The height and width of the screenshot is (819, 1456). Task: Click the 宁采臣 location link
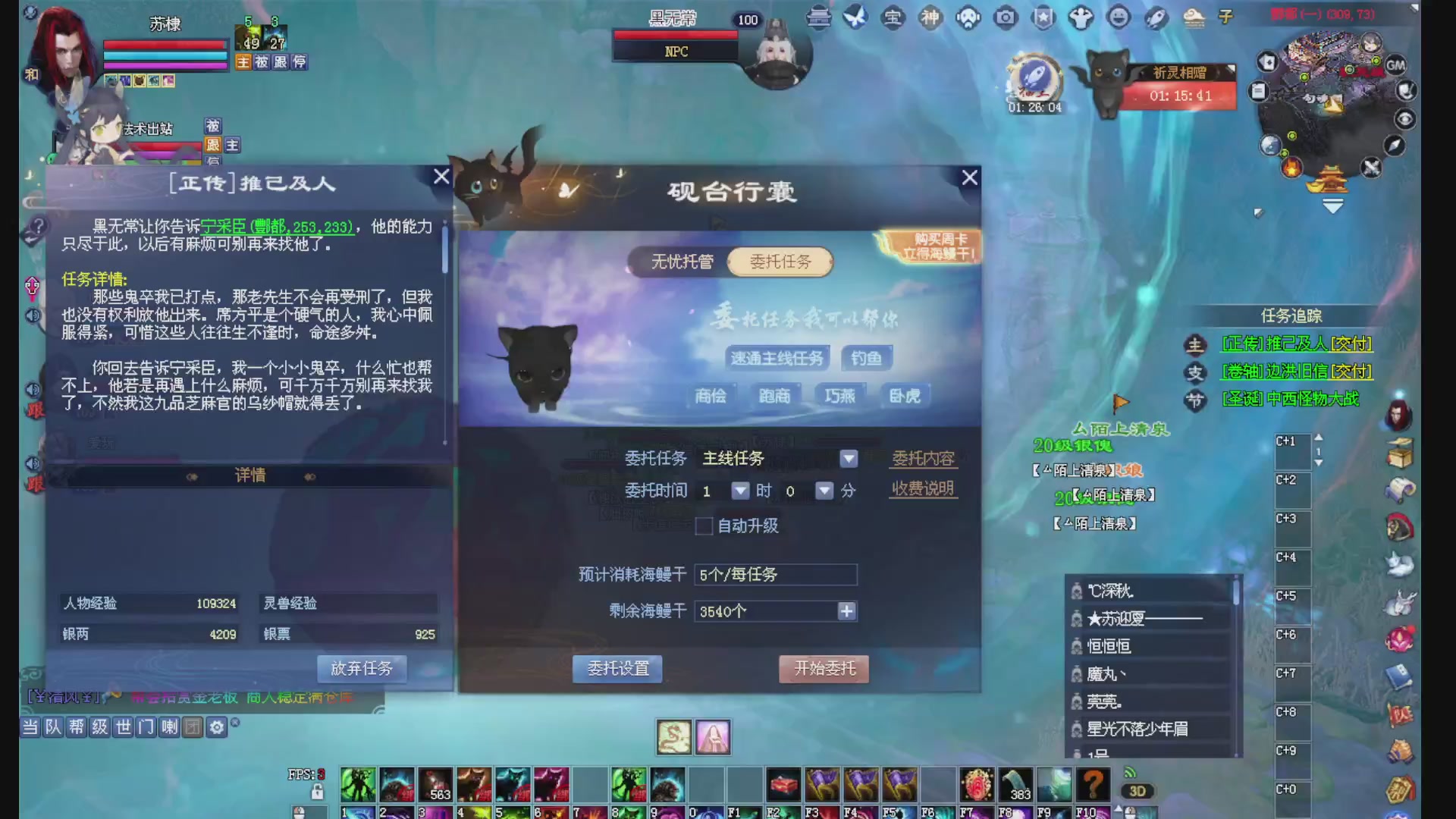[279, 227]
